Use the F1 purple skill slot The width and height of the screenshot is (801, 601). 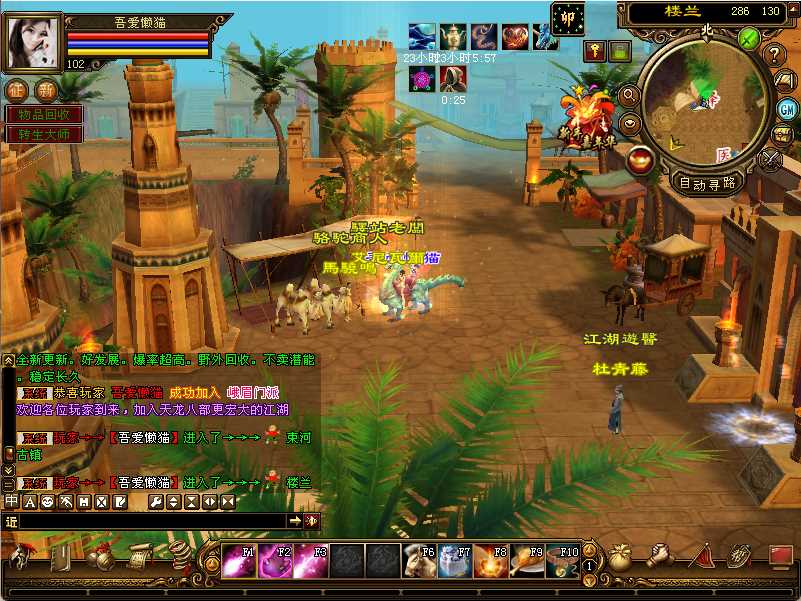(239, 561)
